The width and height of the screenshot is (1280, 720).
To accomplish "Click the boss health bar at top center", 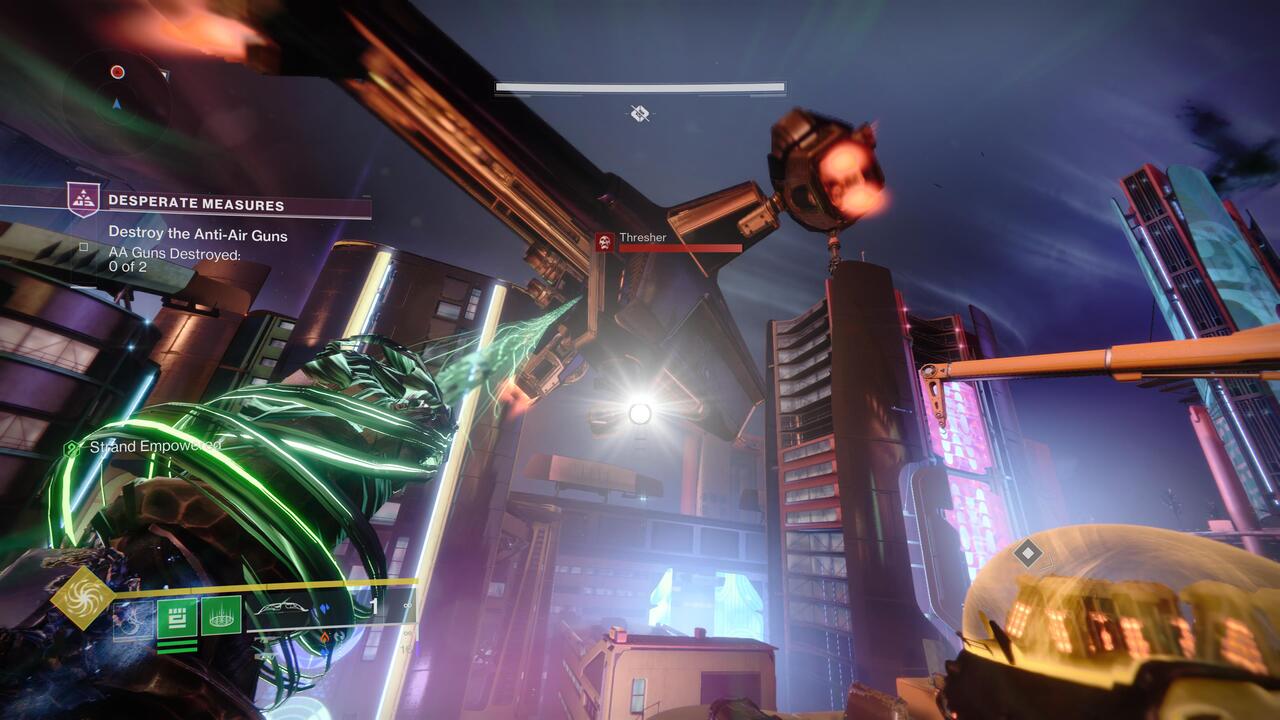I will [x=639, y=88].
